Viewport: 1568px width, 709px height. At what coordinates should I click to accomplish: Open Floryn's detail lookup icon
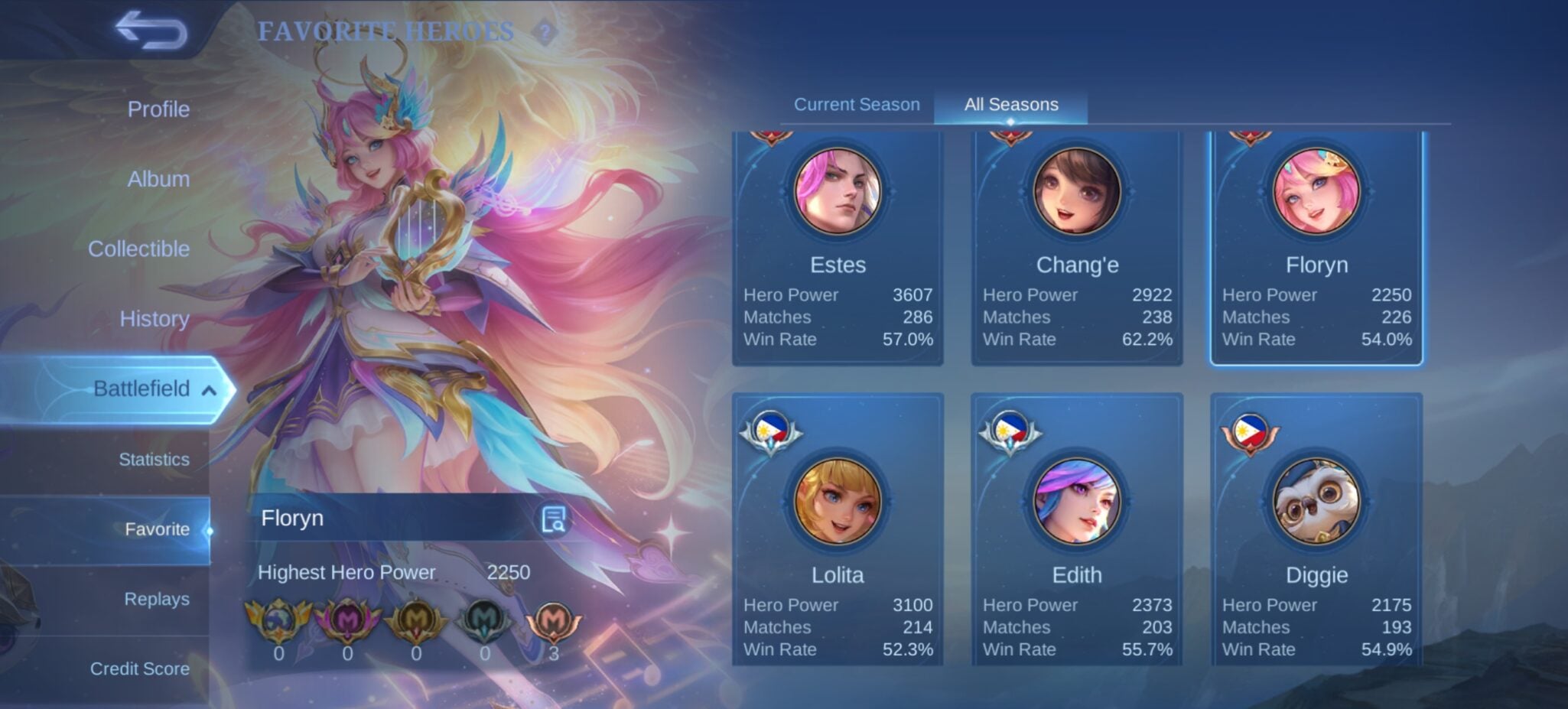pyautogui.click(x=553, y=519)
